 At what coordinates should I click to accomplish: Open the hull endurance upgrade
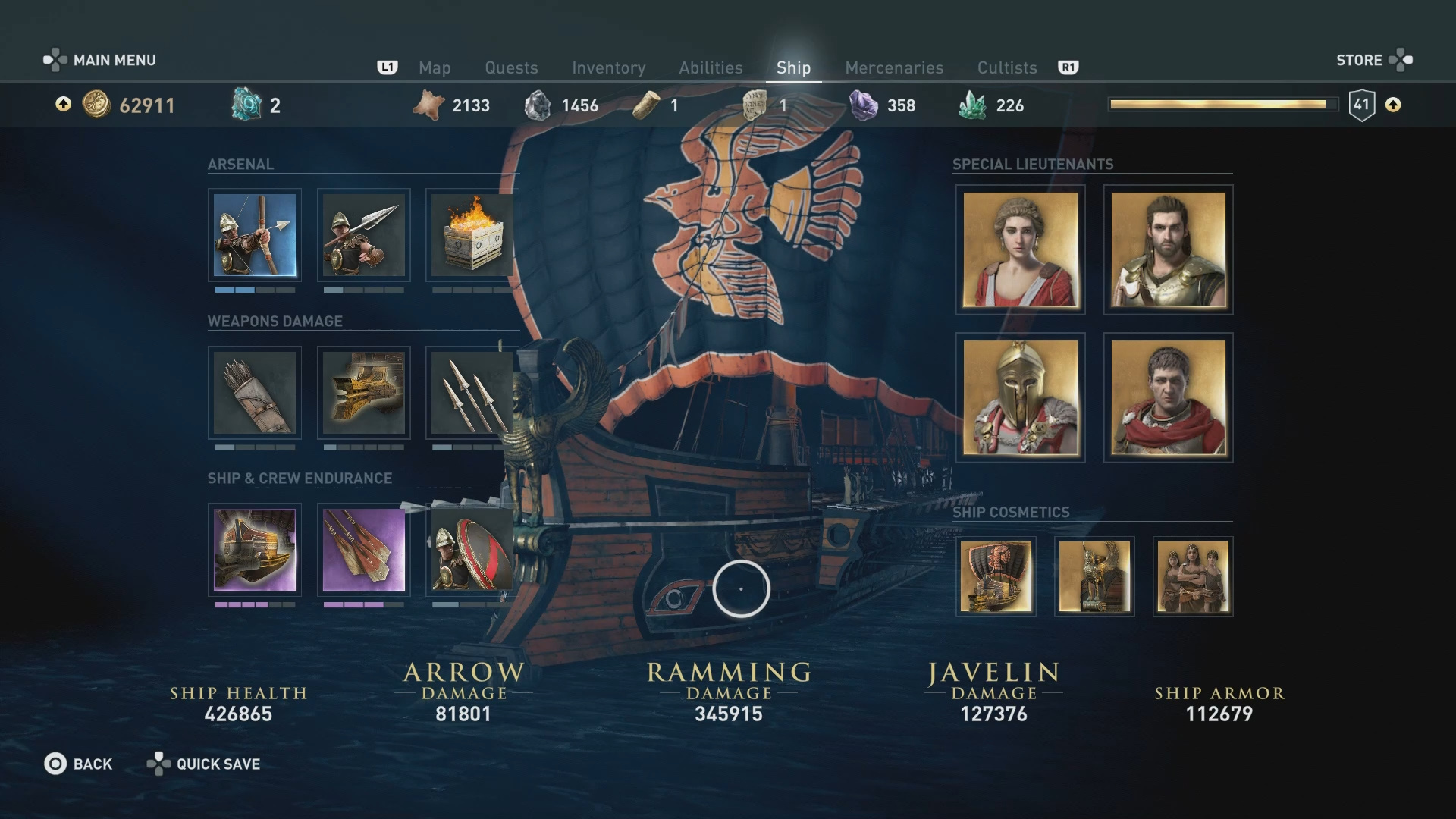[x=255, y=550]
